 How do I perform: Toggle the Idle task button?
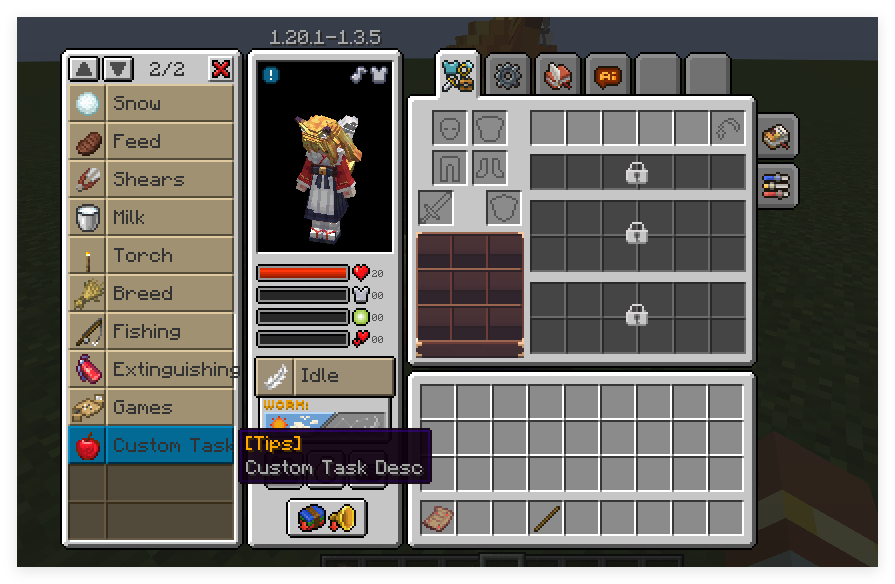[x=325, y=376]
